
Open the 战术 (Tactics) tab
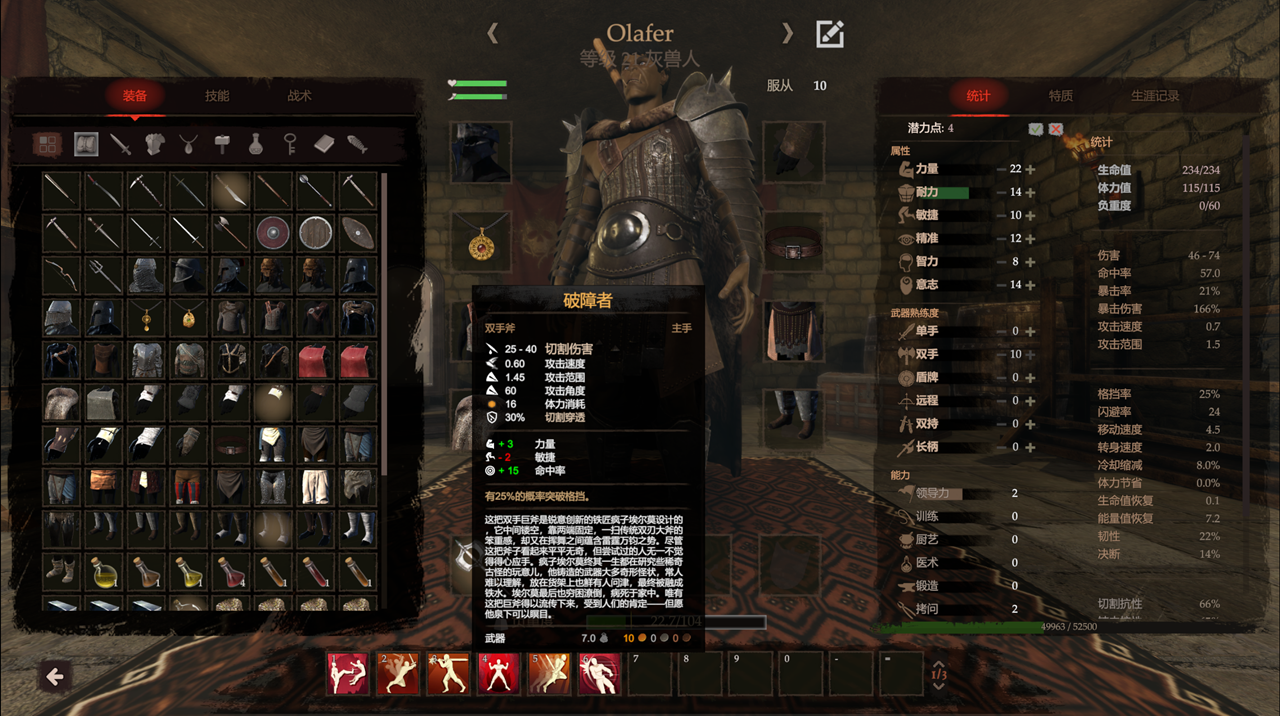pos(299,96)
